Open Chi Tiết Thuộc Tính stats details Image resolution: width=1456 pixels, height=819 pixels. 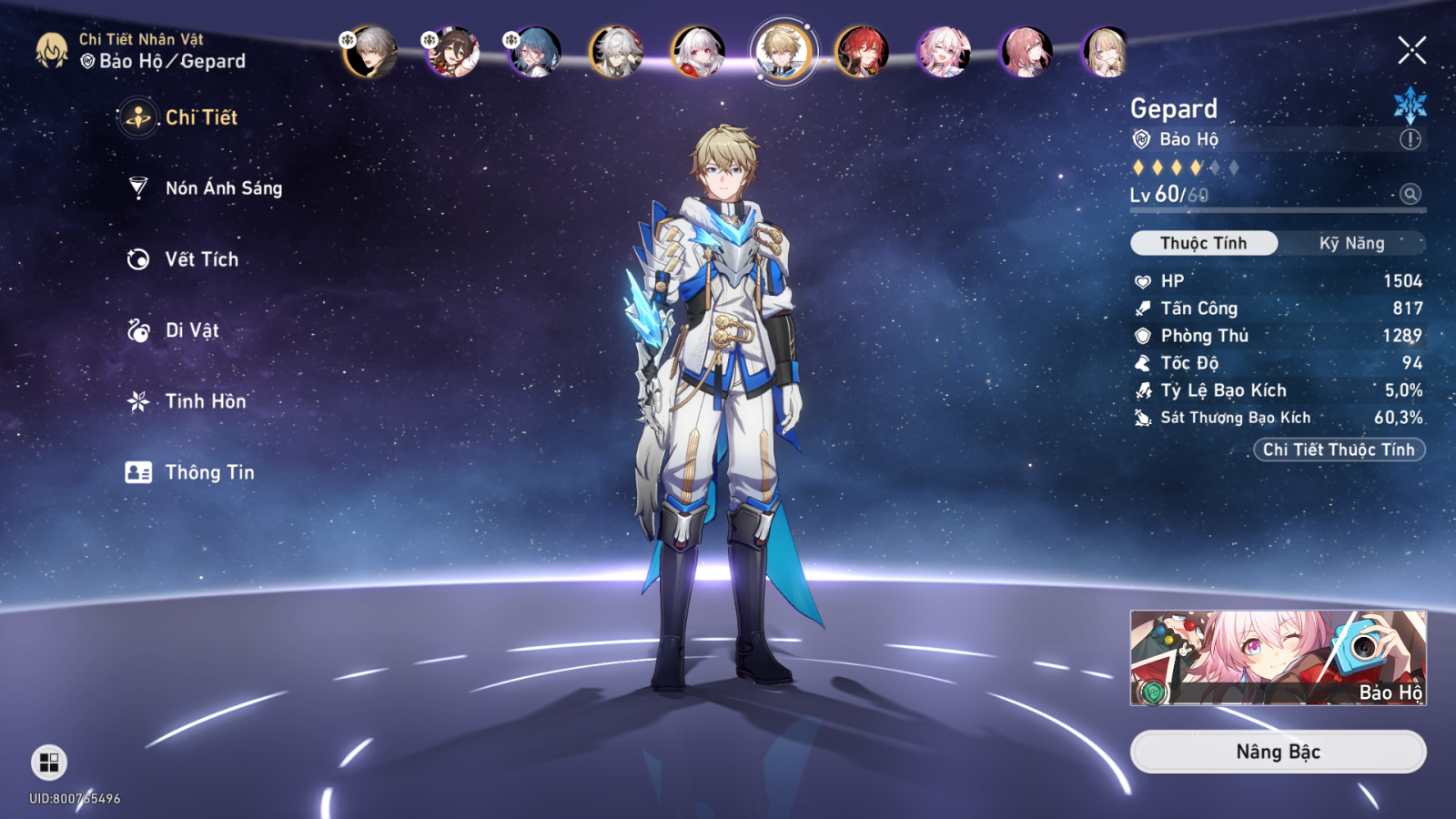click(1339, 450)
